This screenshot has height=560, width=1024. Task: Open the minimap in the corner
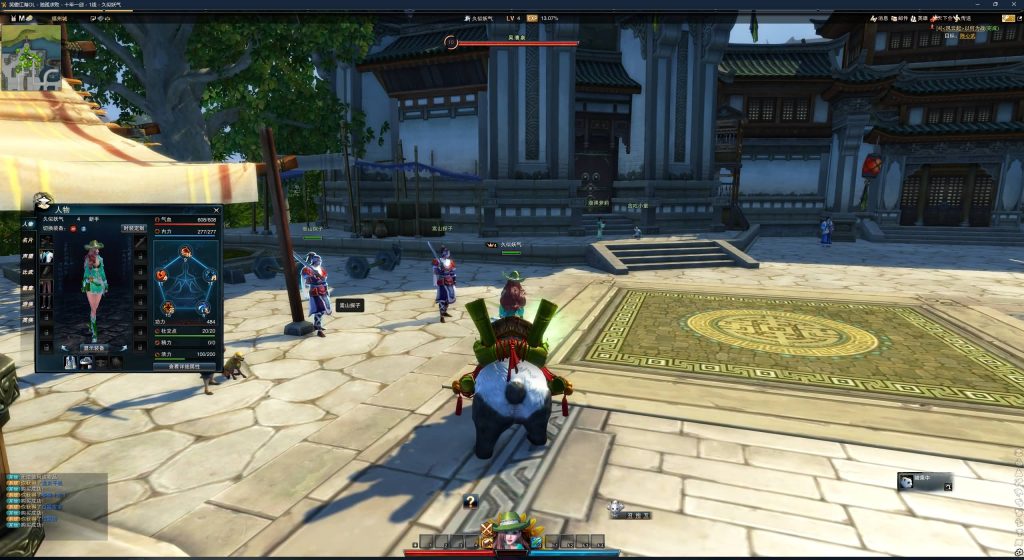tap(31, 55)
